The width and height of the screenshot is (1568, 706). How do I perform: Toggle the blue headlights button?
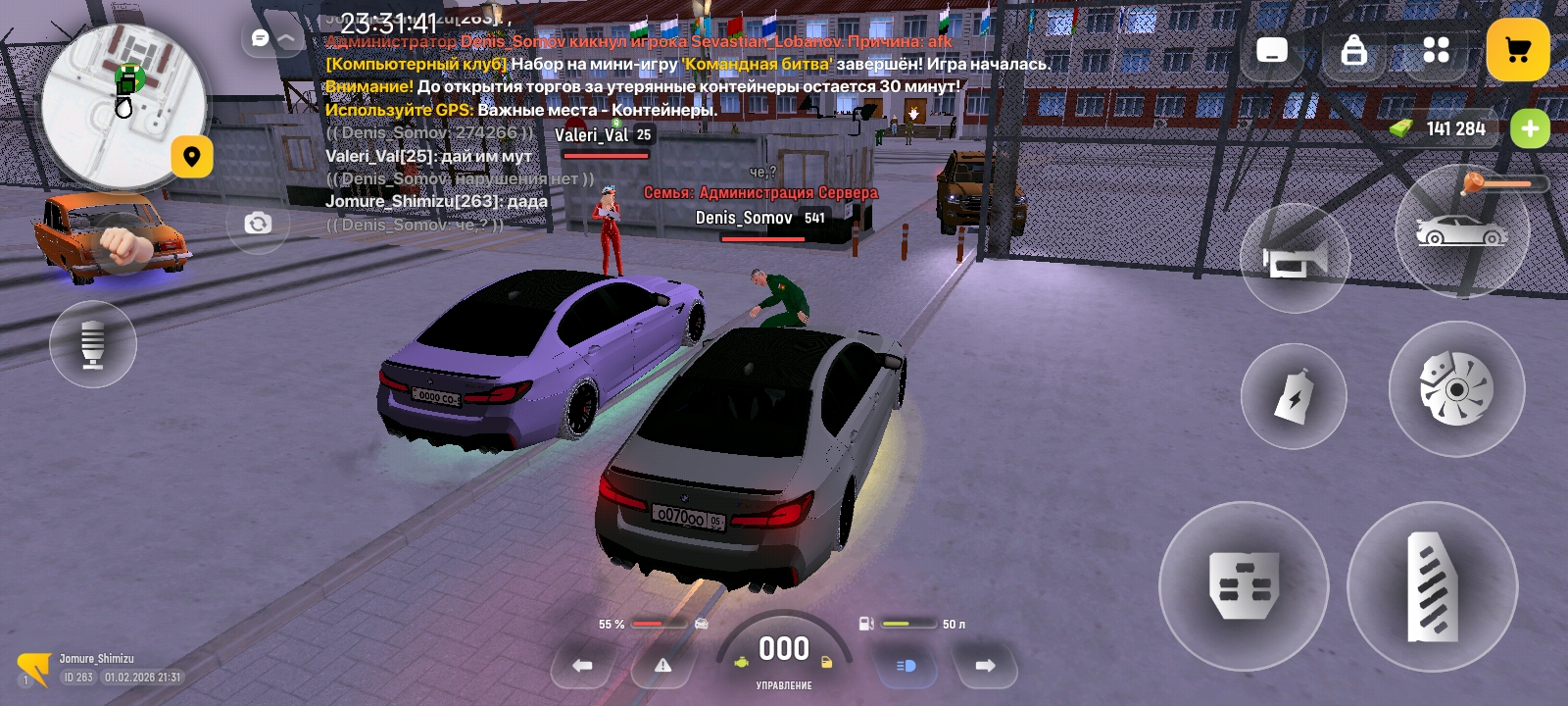tap(906, 666)
